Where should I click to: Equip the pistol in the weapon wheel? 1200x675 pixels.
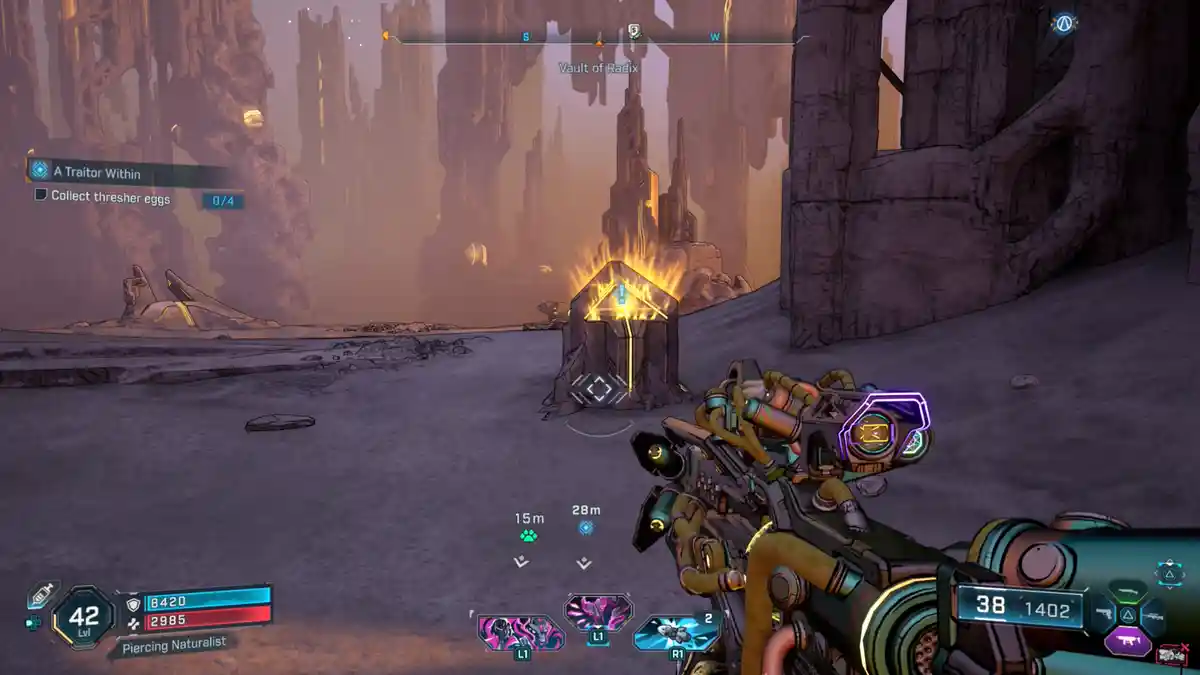coord(1103,614)
